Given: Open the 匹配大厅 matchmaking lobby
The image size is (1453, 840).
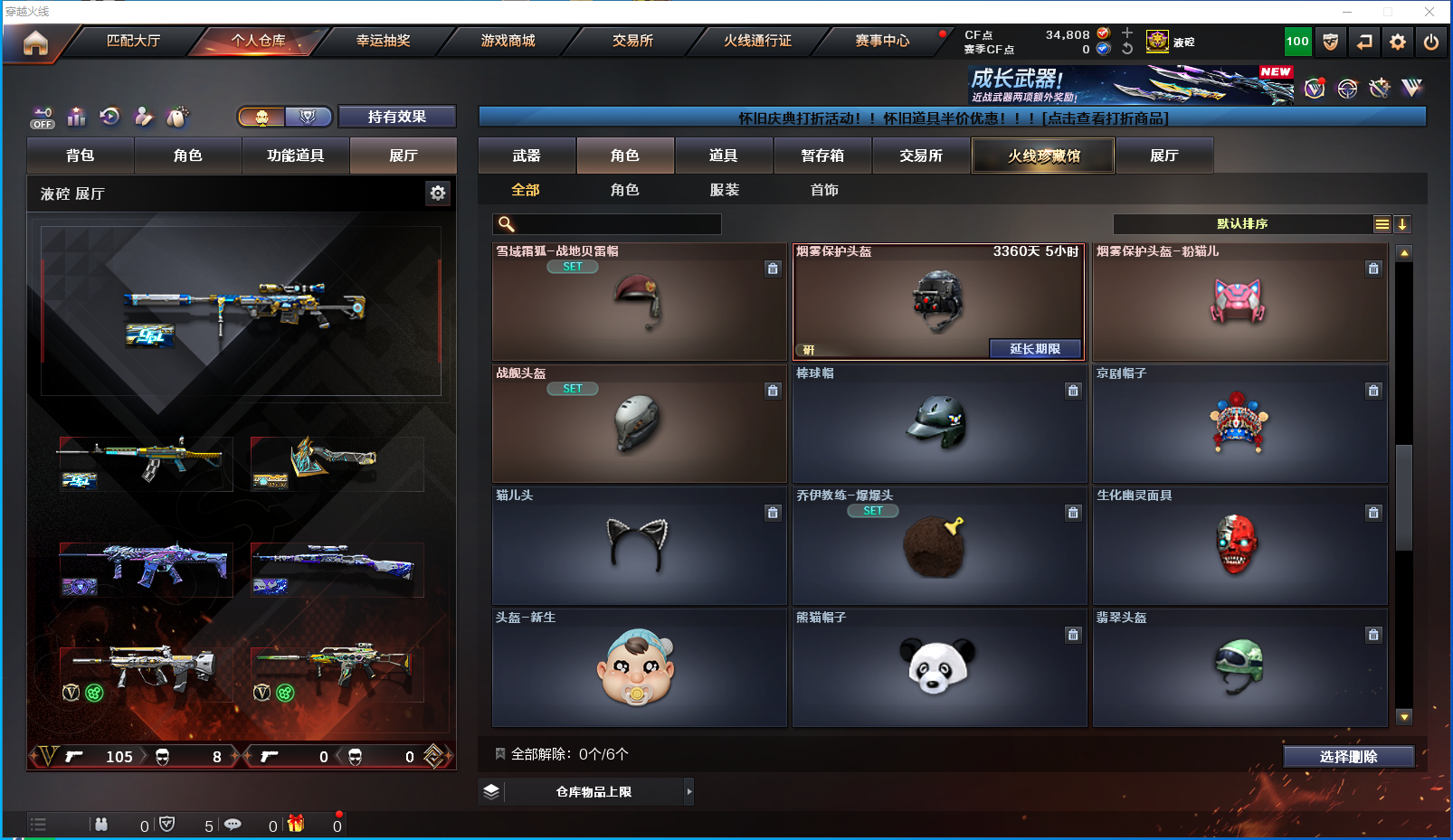Looking at the screenshot, I should (133, 41).
